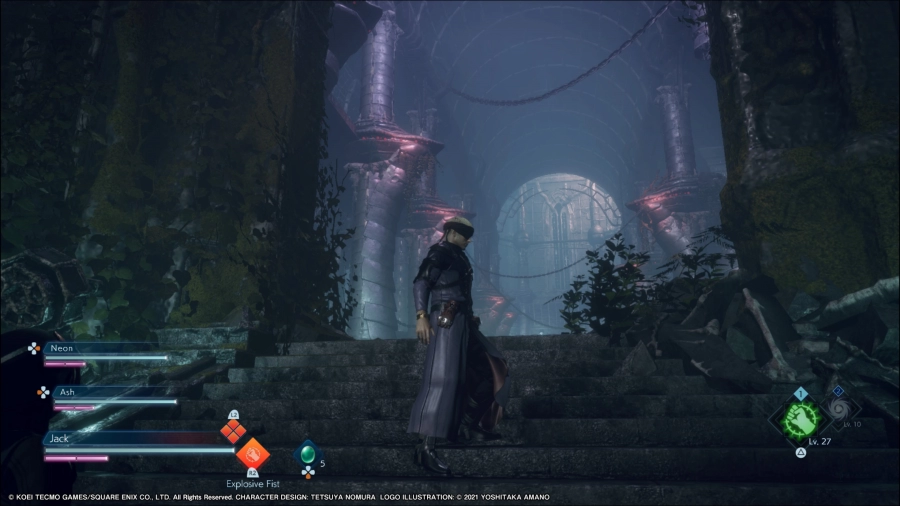Viewport: 900px width, 506px height.
Task: Switch to the grey swirl job icon
Action: (x=840, y=409)
